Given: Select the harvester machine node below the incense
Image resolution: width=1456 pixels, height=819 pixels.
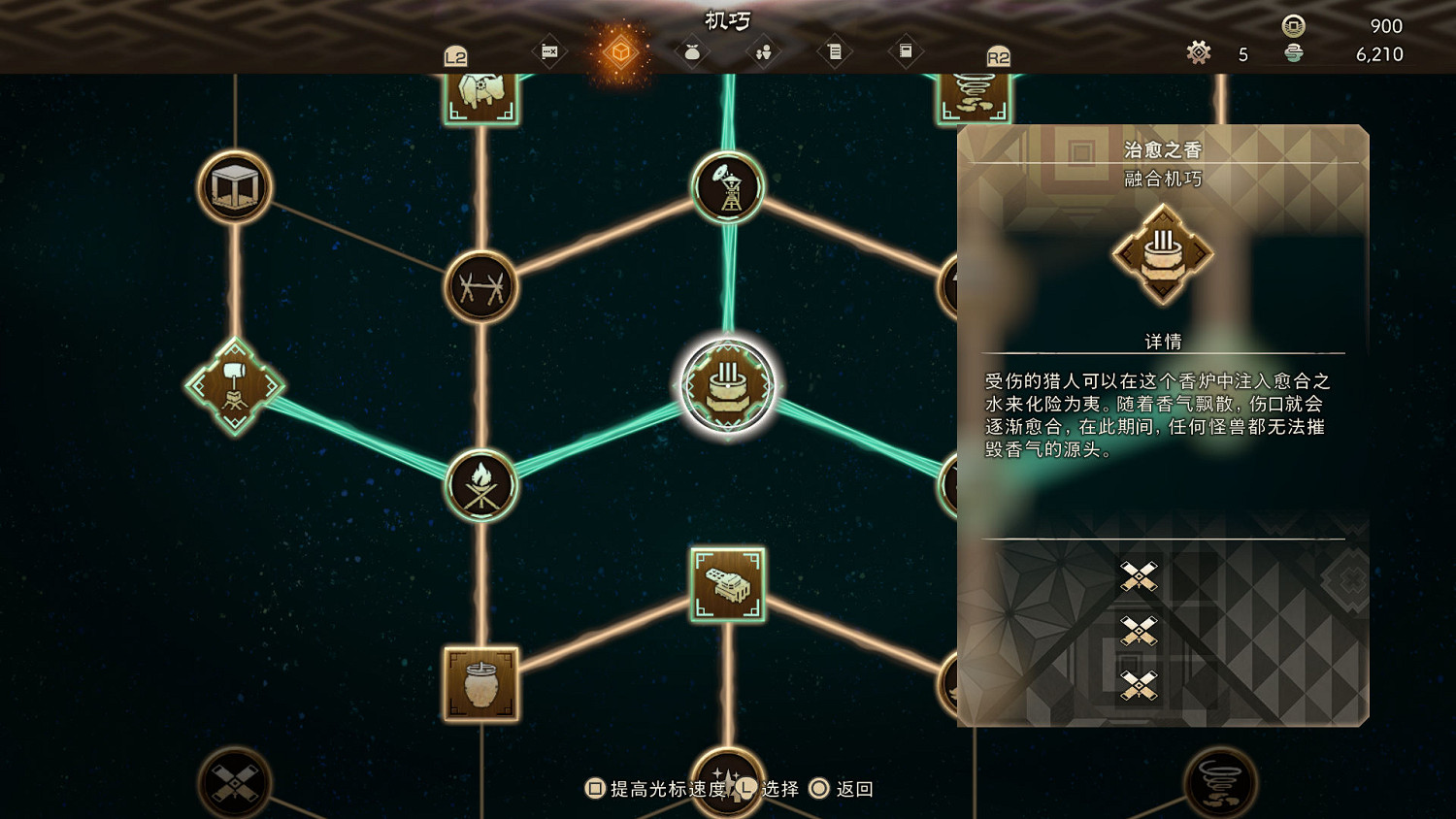Looking at the screenshot, I should (729, 585).
